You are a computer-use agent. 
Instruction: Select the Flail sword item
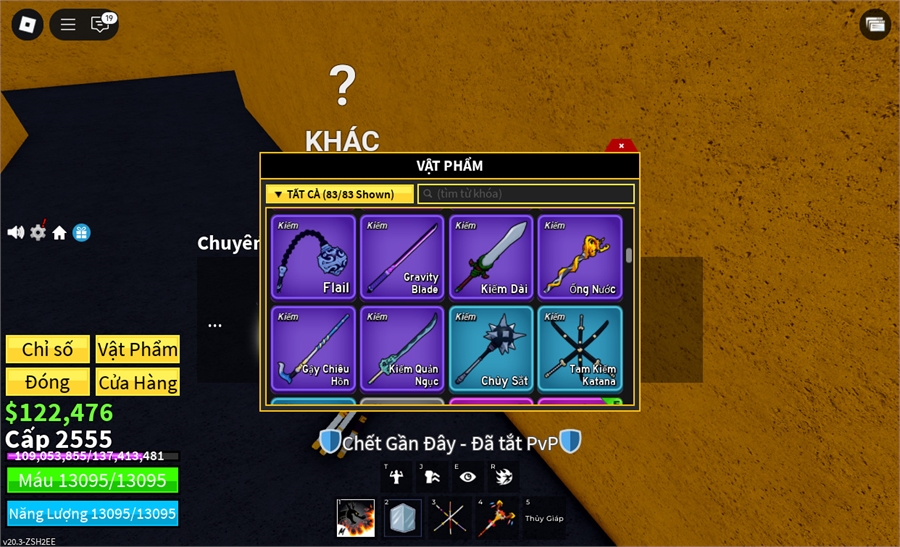coord(313,257)
